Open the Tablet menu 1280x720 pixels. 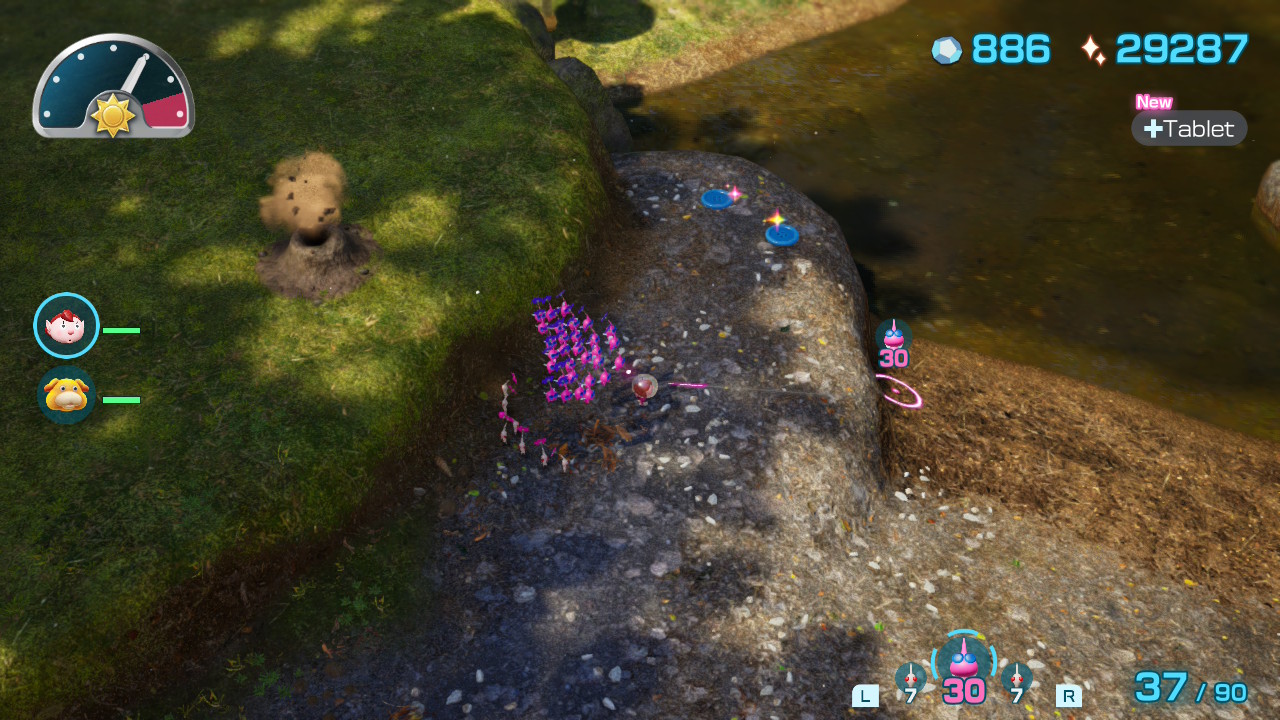(1189, 128)
